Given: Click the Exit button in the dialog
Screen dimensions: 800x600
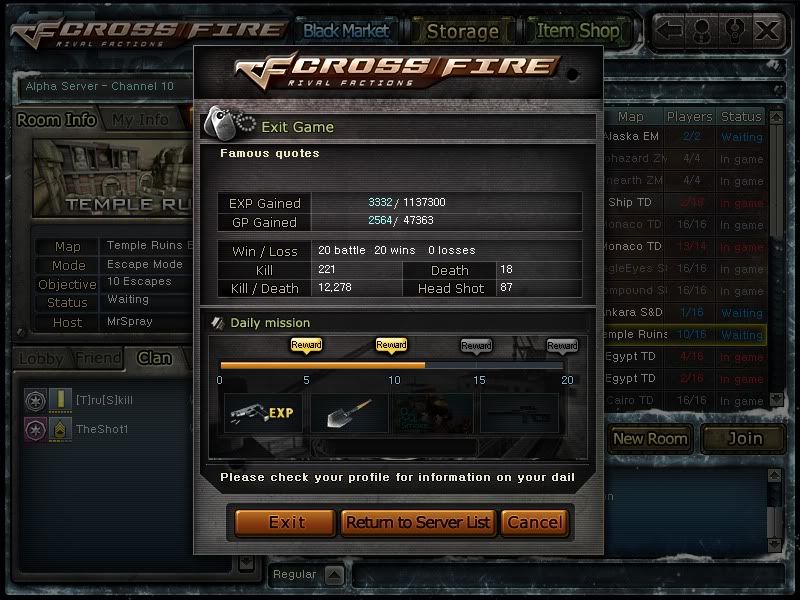Looking at the screenshot, I should coord(286,522).
